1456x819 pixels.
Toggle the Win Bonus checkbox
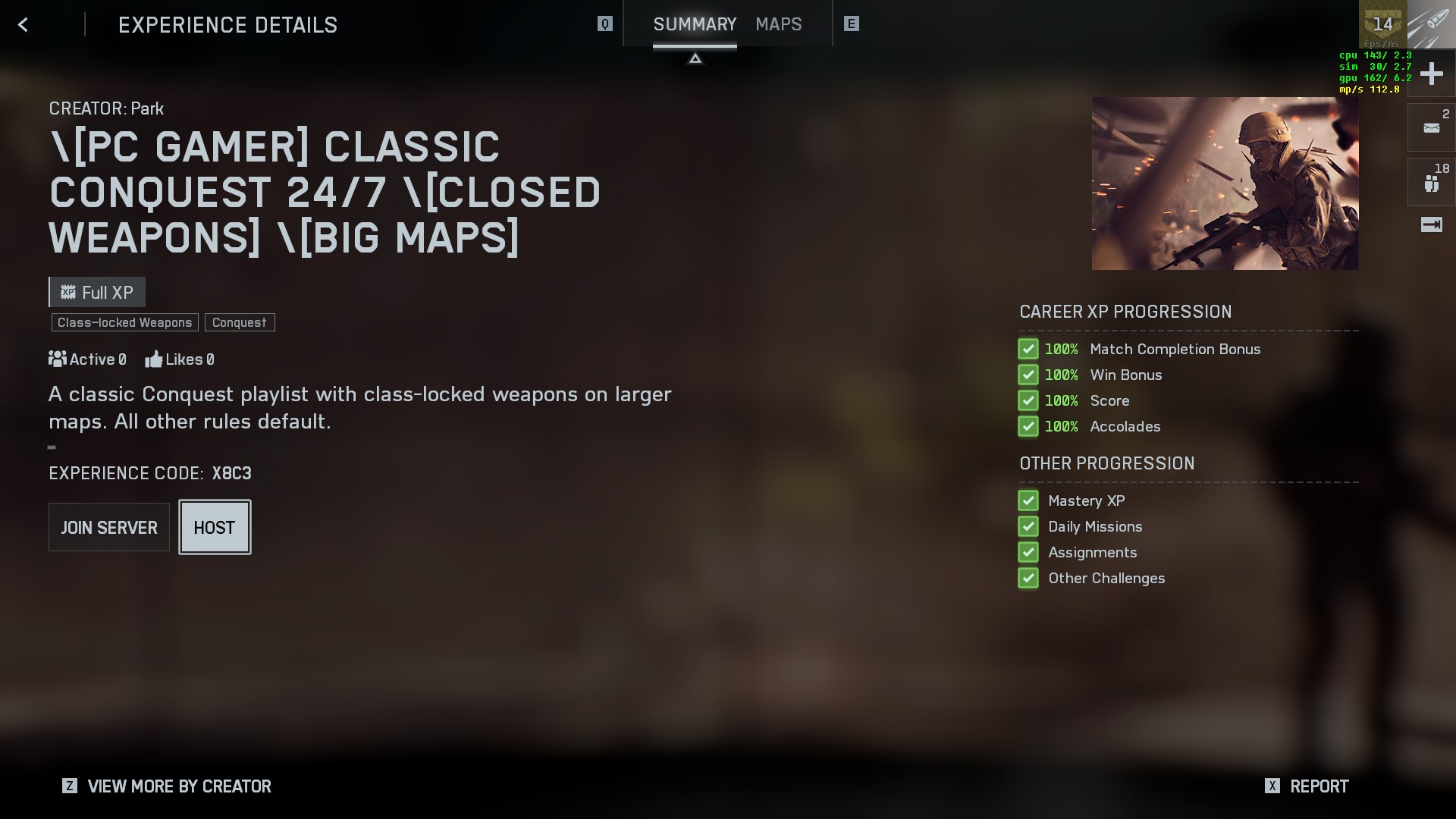(x=1028, y=375)
